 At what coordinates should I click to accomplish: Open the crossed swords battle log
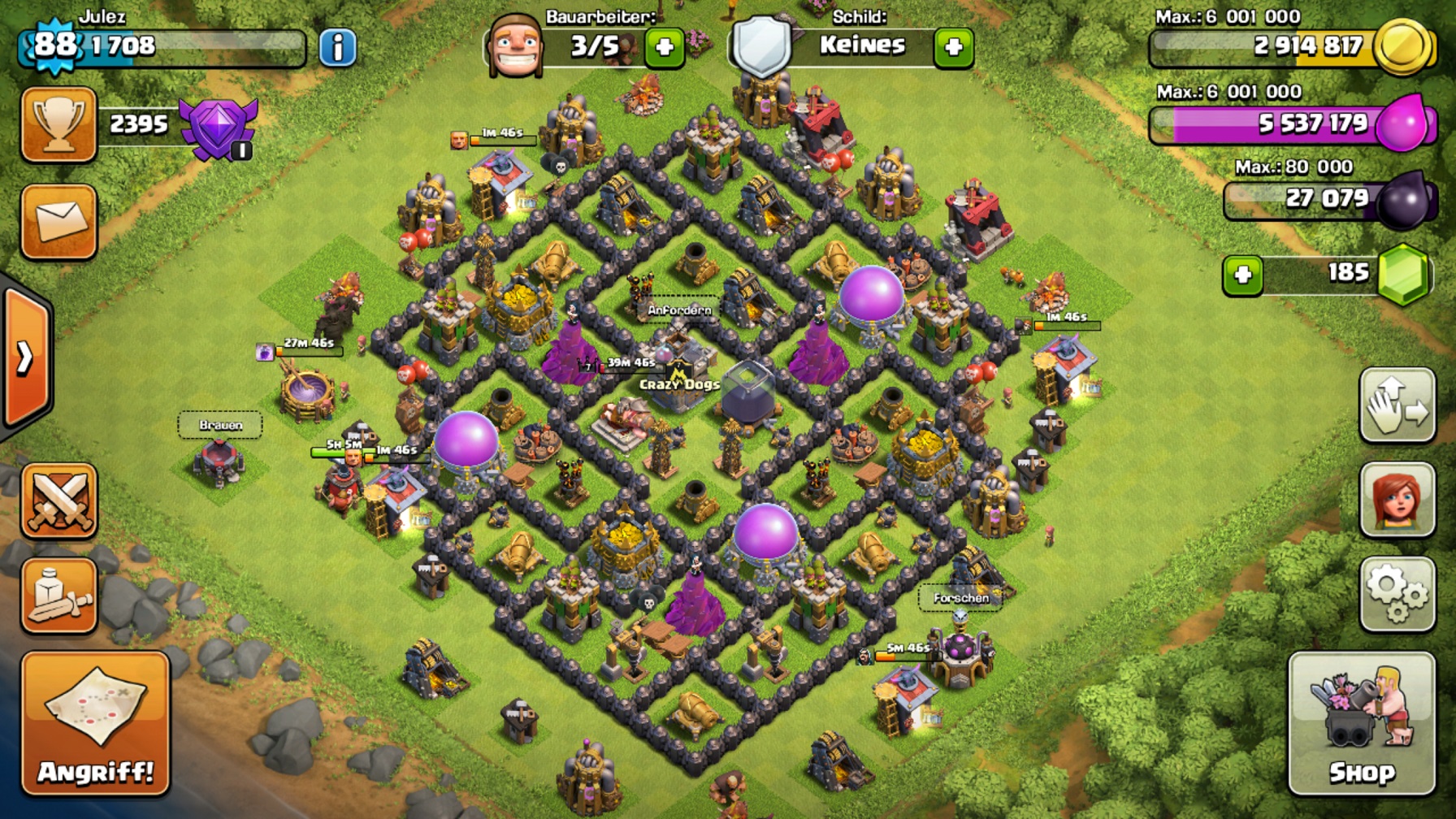pyautogui.click(x=58, y=500)
